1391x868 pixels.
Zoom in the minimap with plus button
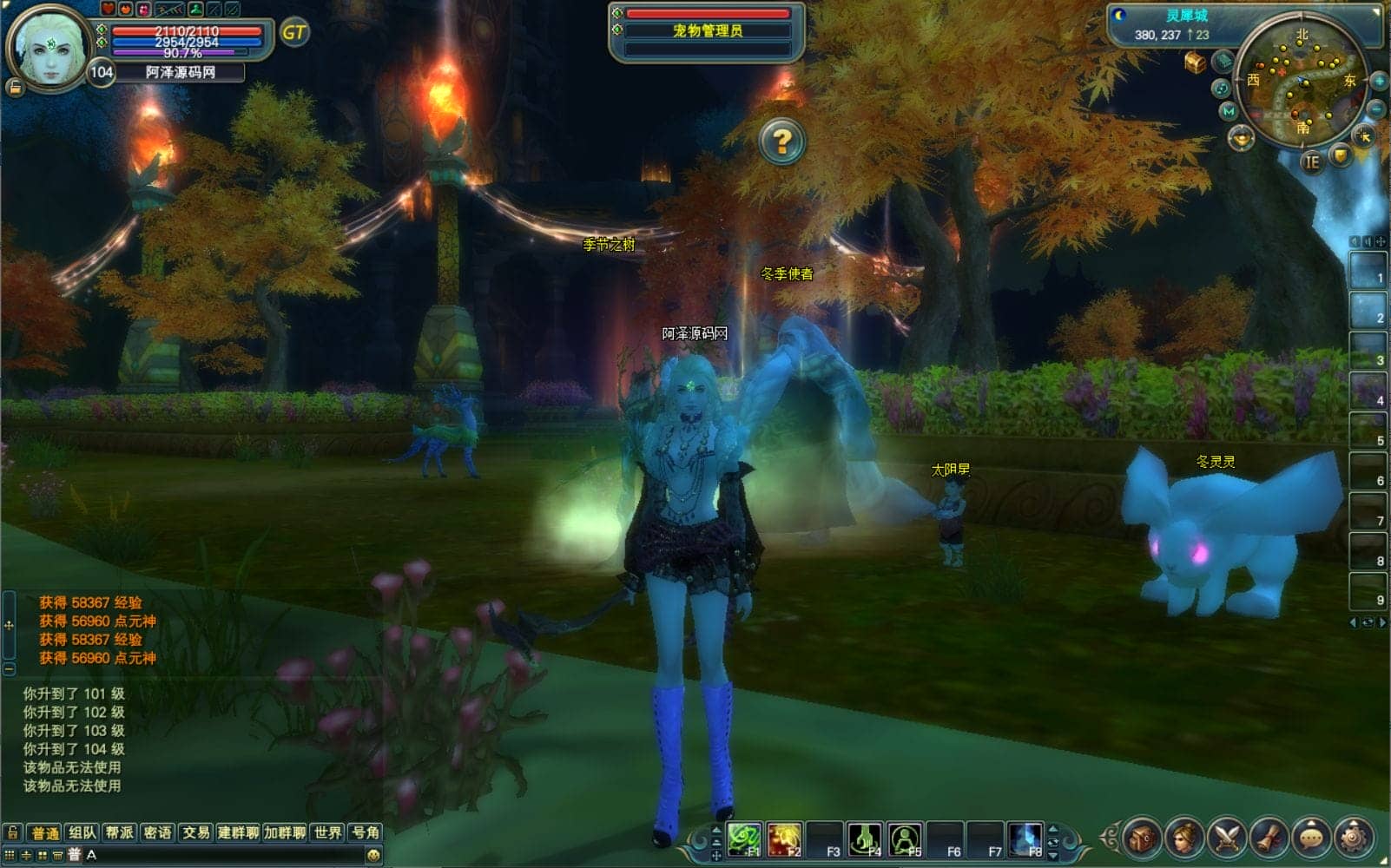1378,82
